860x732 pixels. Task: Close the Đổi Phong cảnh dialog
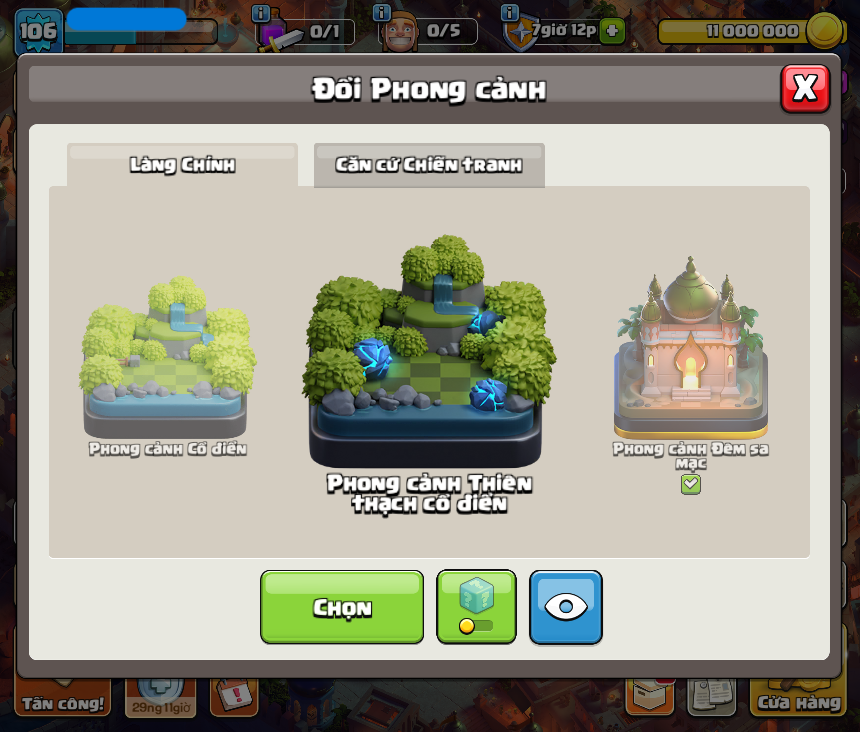coord(805,89)
